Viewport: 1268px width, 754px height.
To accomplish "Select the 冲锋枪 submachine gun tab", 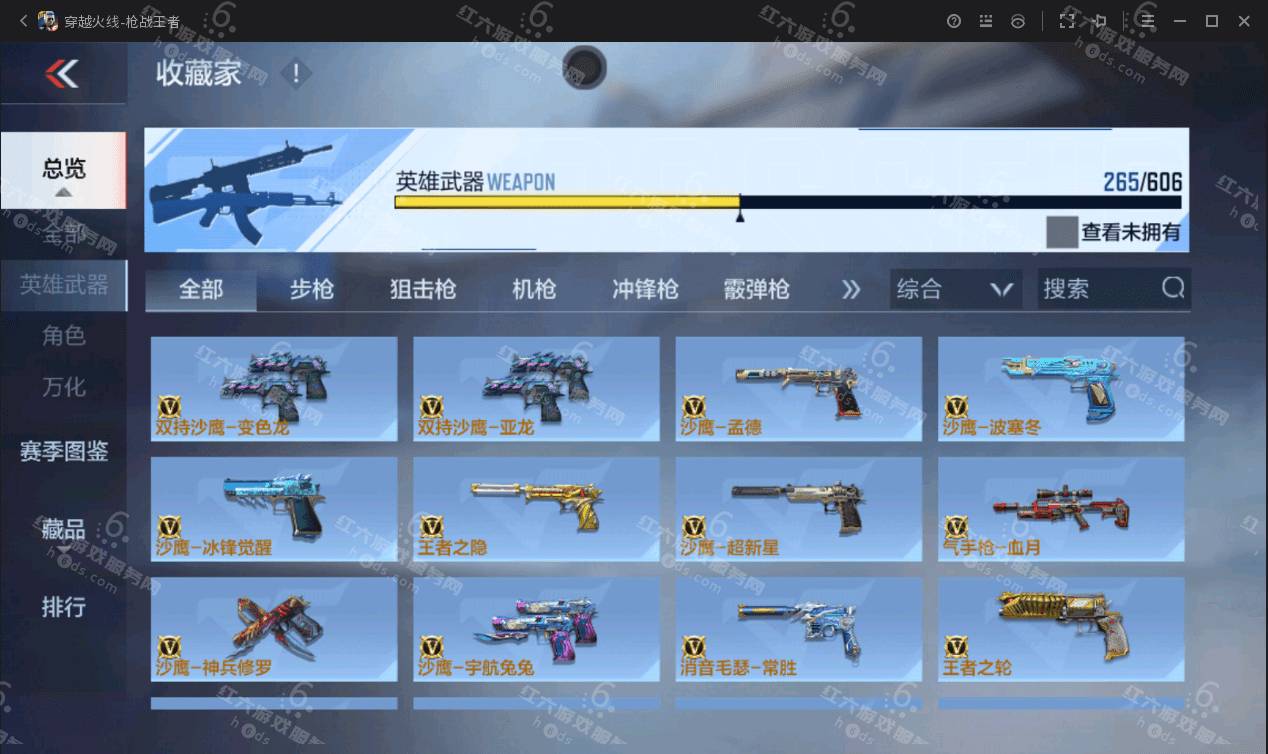I will 645,290.
